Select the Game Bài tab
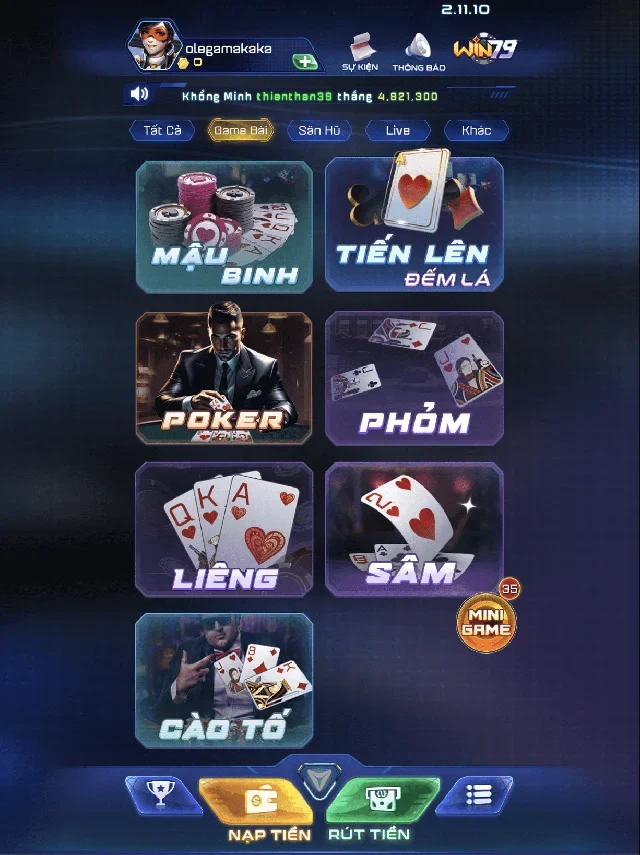Viewport: 640px width, 855px height. [x=240, y=131]
